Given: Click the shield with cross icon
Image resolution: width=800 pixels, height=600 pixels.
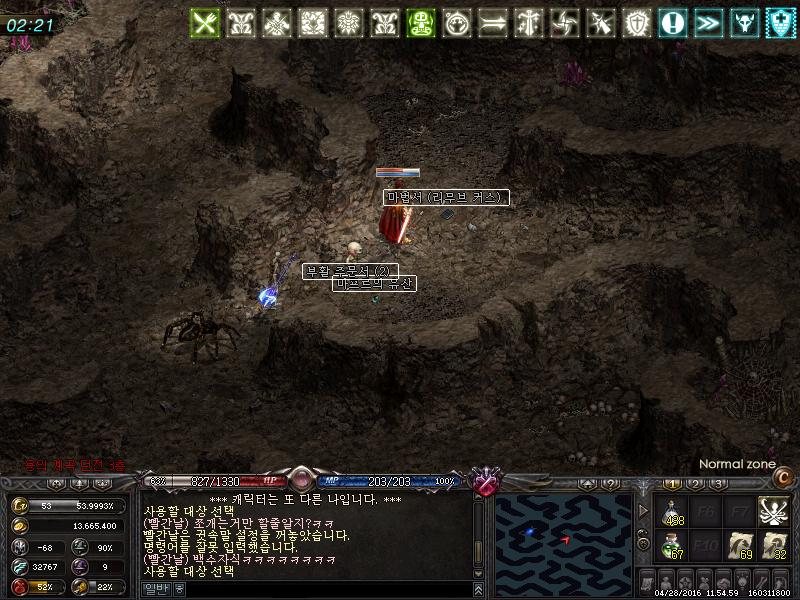Looking at the screenshot, I should (780, 23).
